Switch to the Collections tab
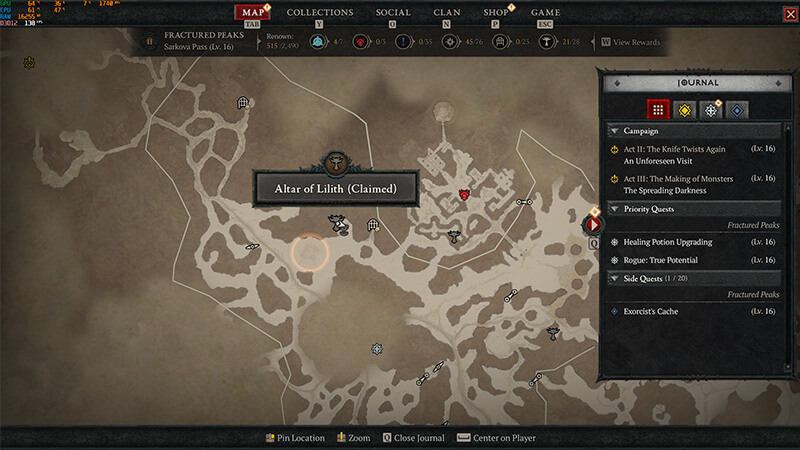The height and width of the screenshot is (450, 800). [320, 12]
